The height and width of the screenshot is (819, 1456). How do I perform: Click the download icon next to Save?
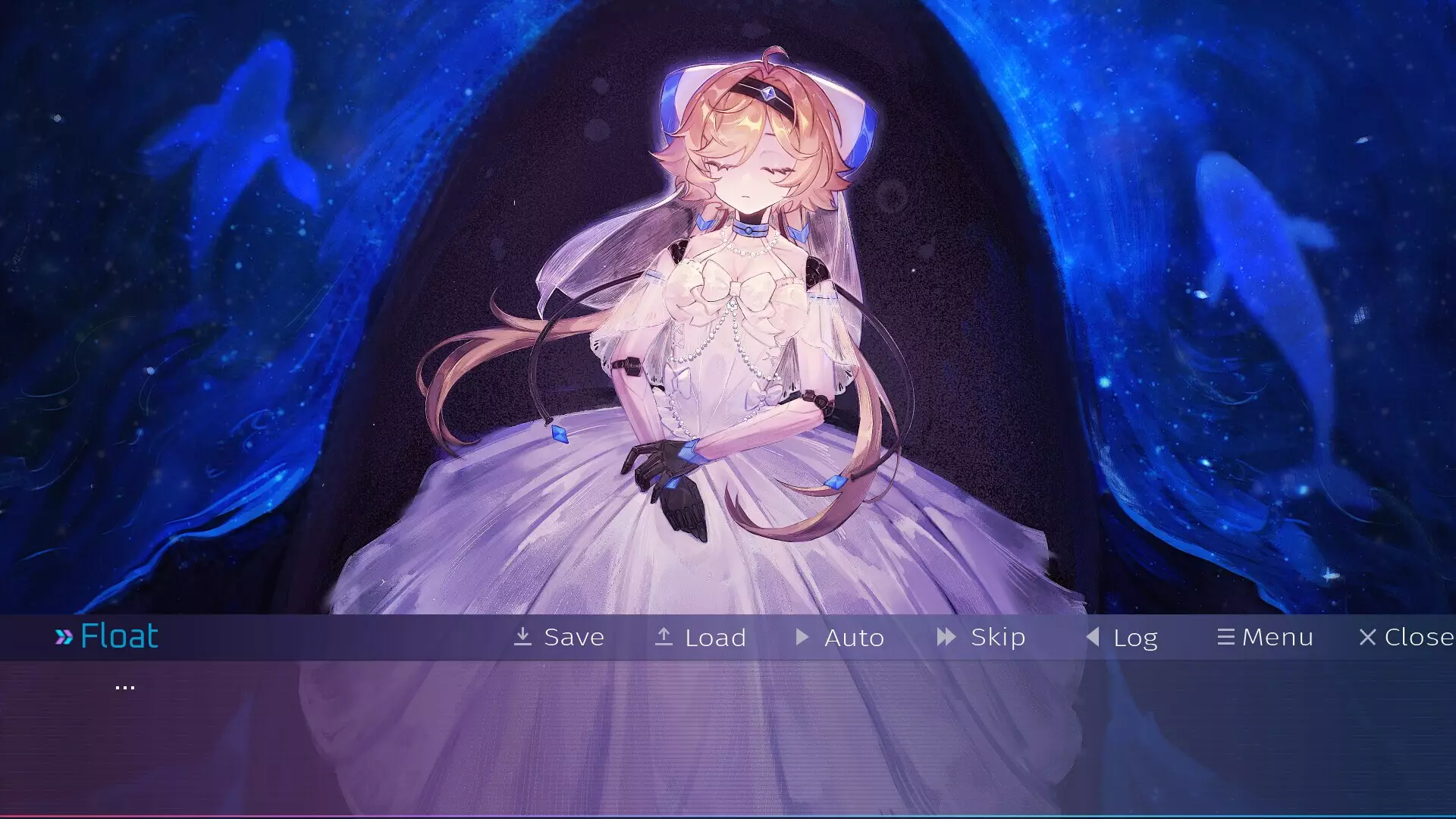pyautogui.click(x=523, y=637)
